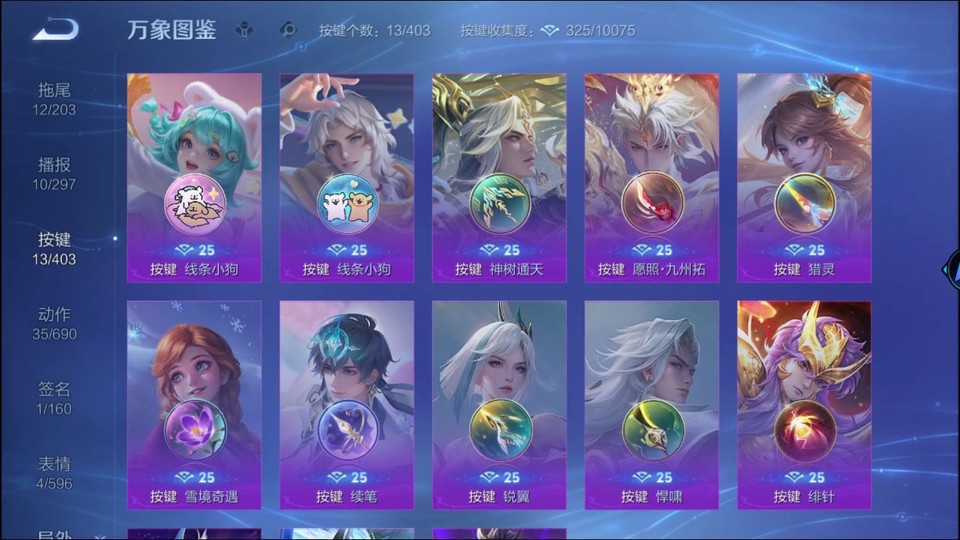Switch to the 动作 category tab

pyautogui.click(x=55, y=324)
